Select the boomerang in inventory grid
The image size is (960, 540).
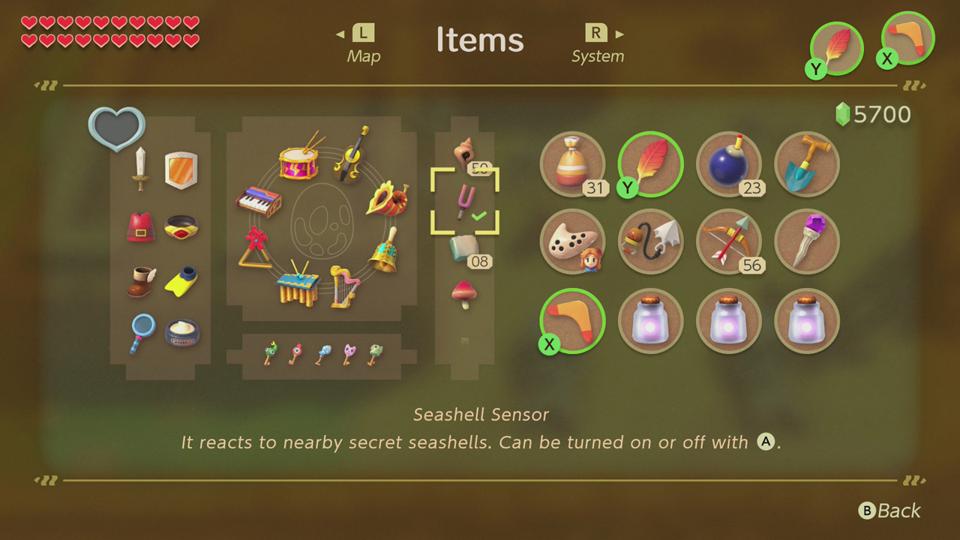point(573,320)
